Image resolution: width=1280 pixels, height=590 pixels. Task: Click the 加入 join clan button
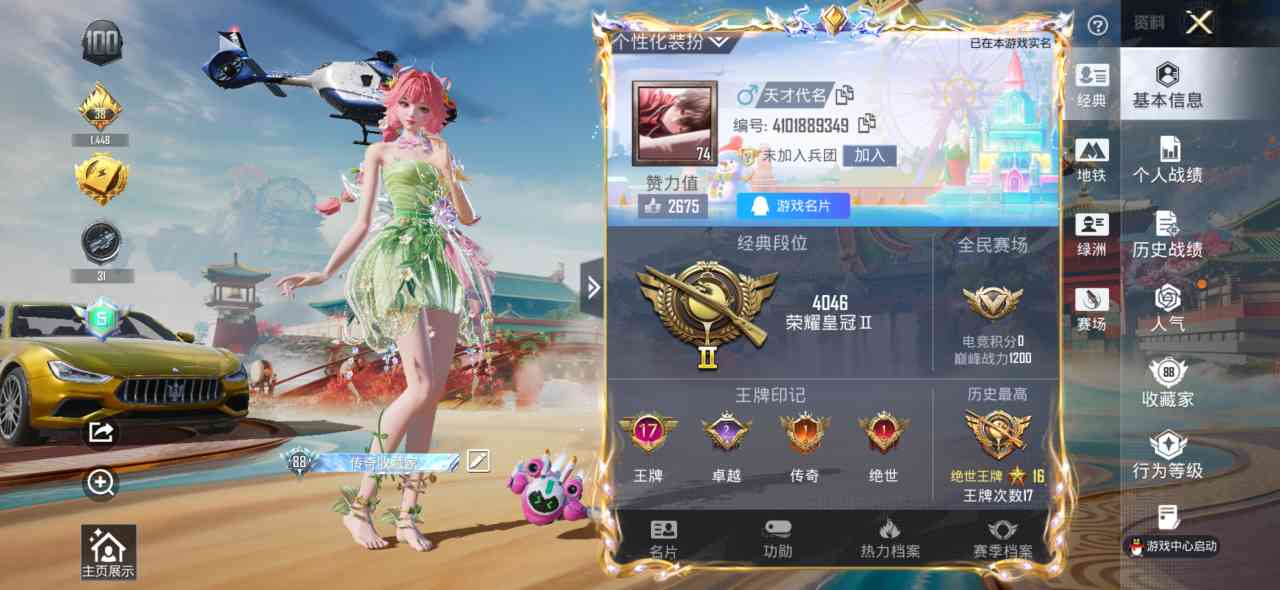coord(869,155)
